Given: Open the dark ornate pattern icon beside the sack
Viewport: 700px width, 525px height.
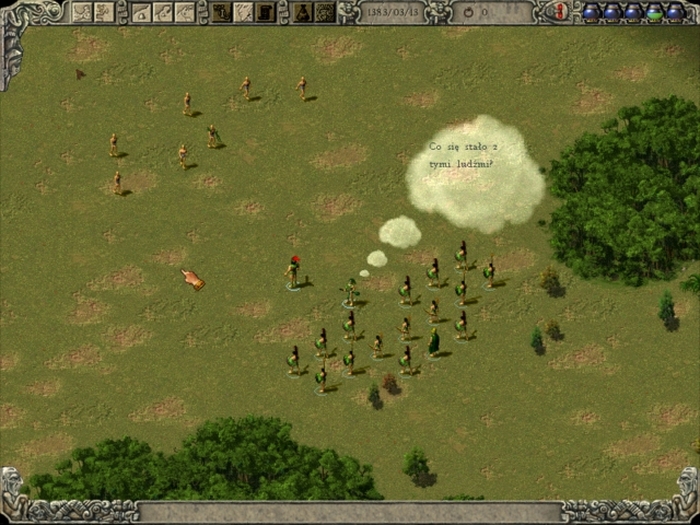Looking at the screenshot, I should coord(325,12).
